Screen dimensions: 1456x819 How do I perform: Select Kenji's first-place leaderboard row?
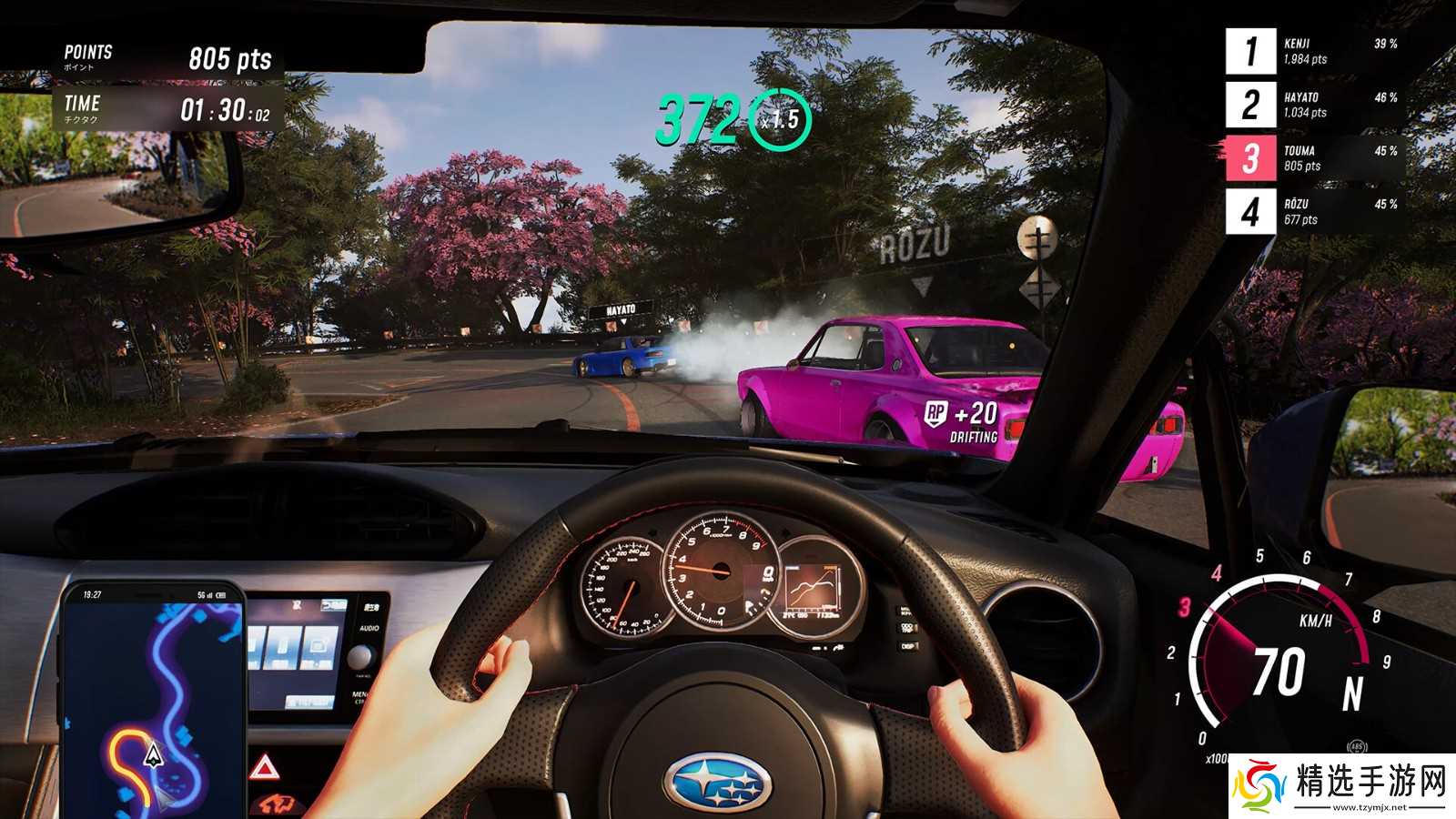(x=1315, y=51)
